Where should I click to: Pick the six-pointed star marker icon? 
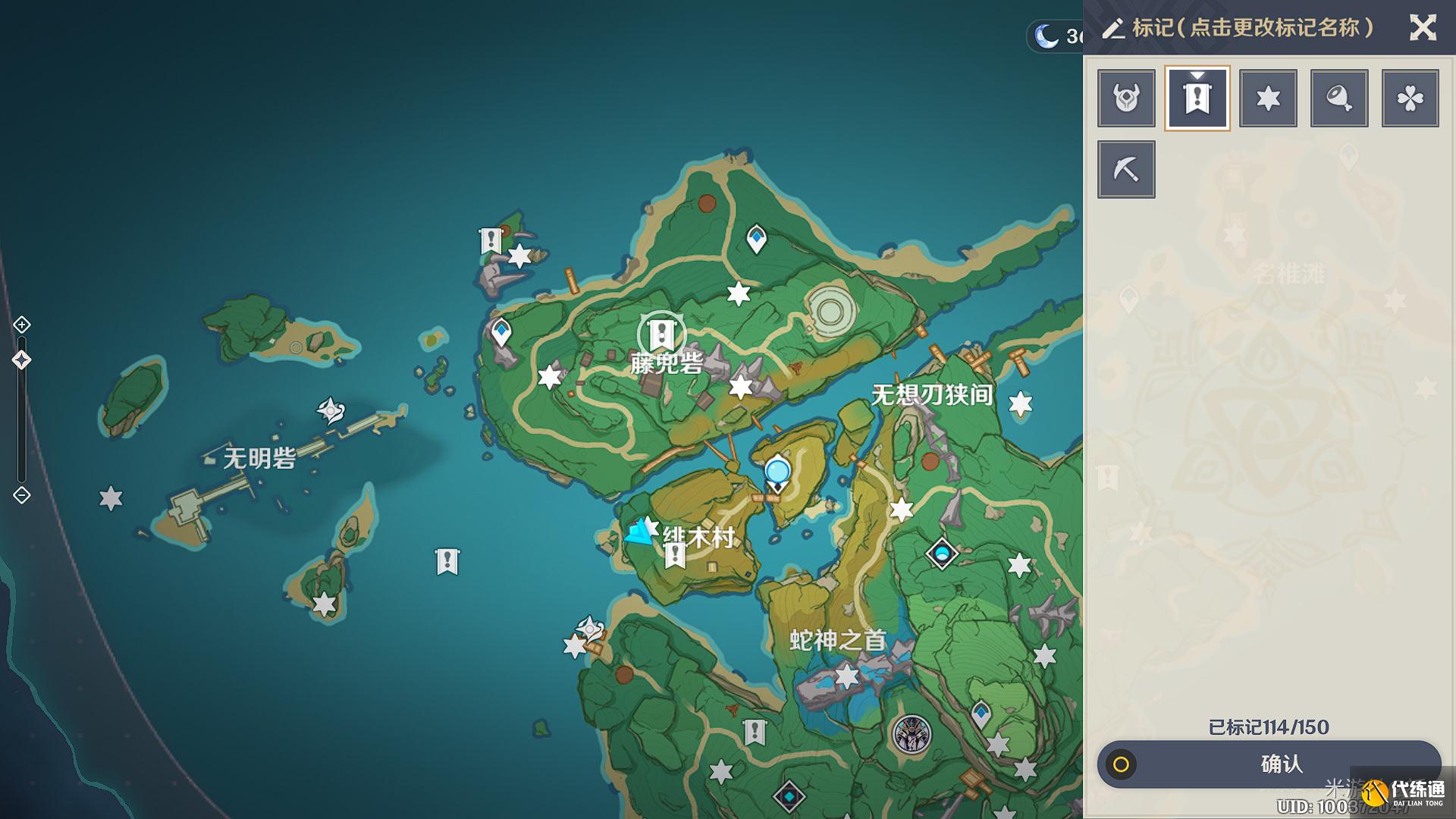pos(1268,98)
